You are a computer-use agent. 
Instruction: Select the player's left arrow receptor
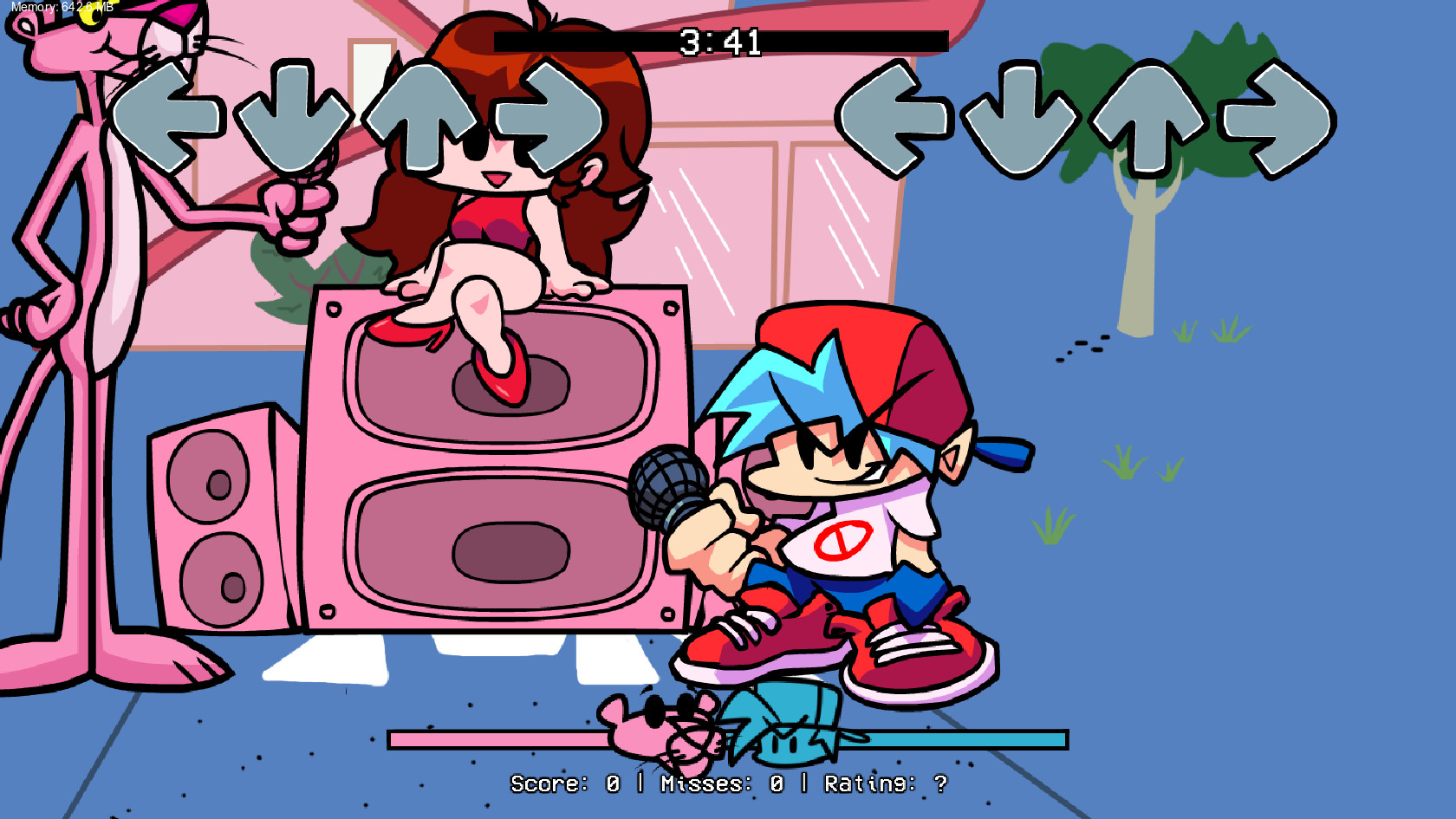pos(897,115)
